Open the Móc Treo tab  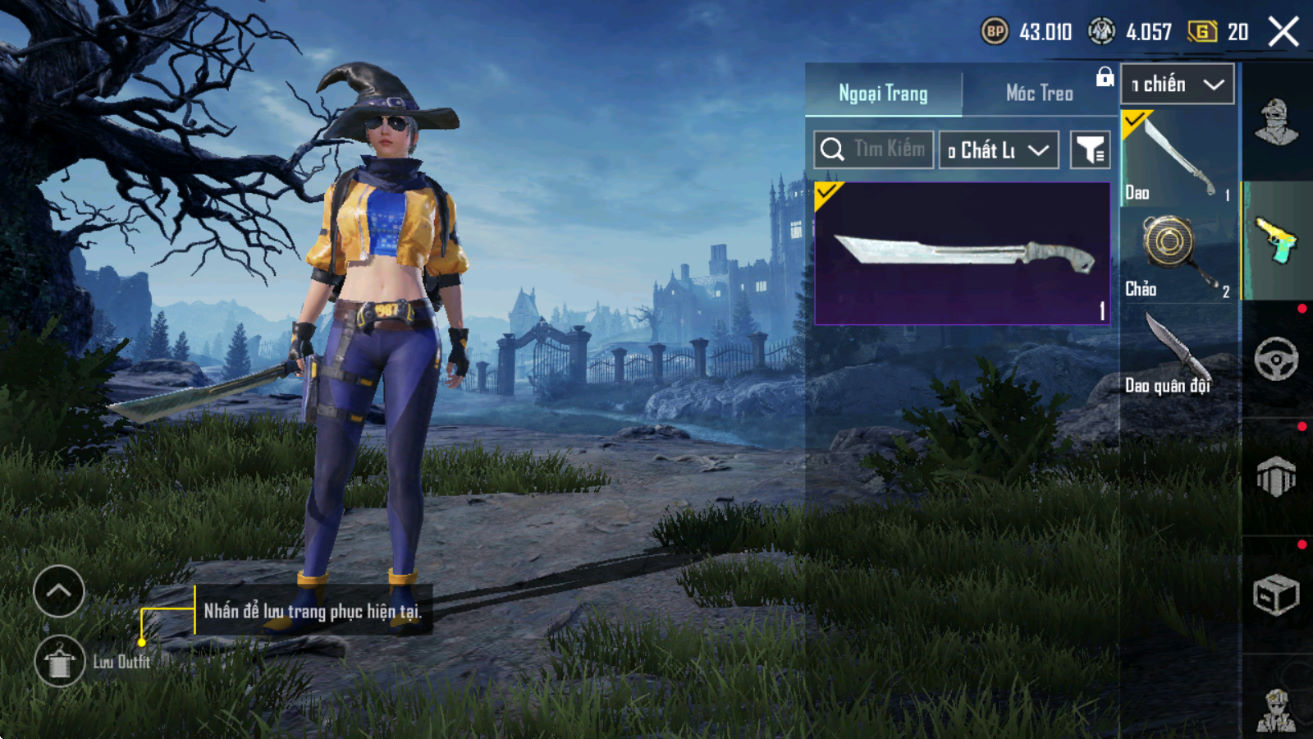(1039, 93)
